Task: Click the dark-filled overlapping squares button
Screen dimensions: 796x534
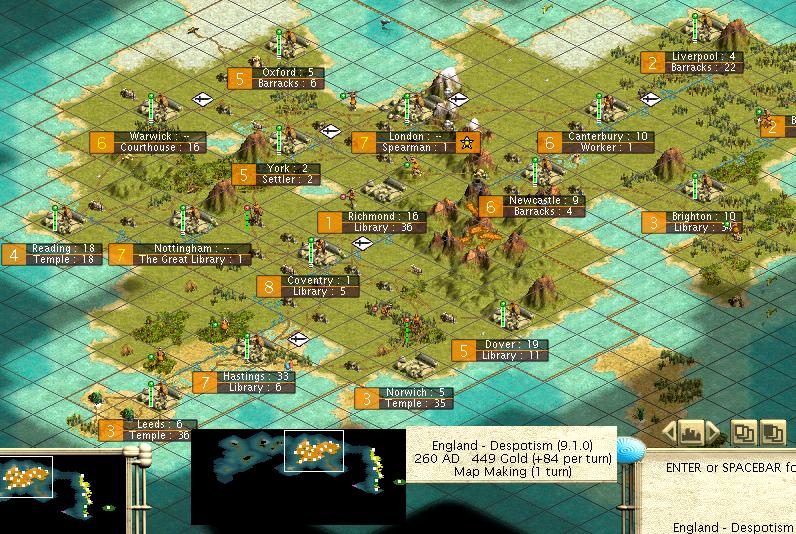Action: point(772,432)
